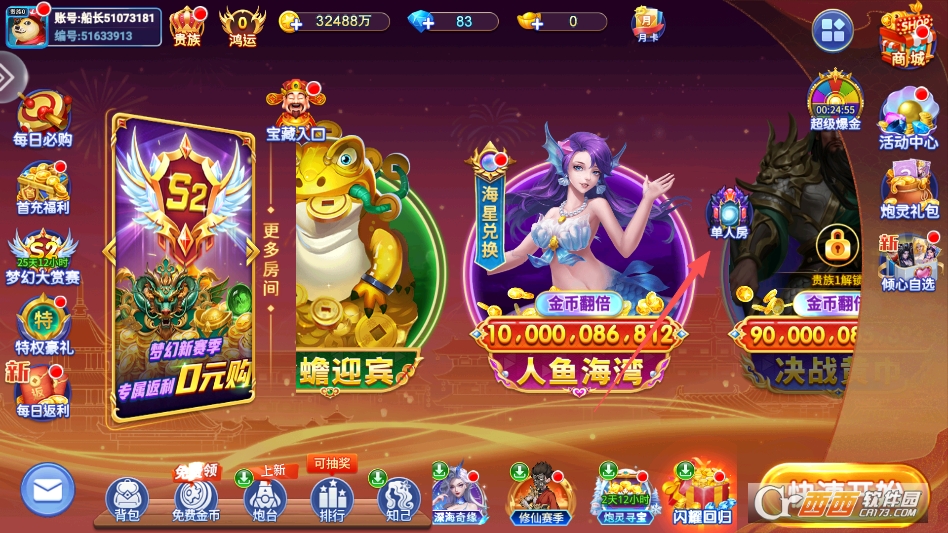Viewport: 948px width, 533px height.
Task: Add gold coins with the plus button
Action: tap(290, 21)
